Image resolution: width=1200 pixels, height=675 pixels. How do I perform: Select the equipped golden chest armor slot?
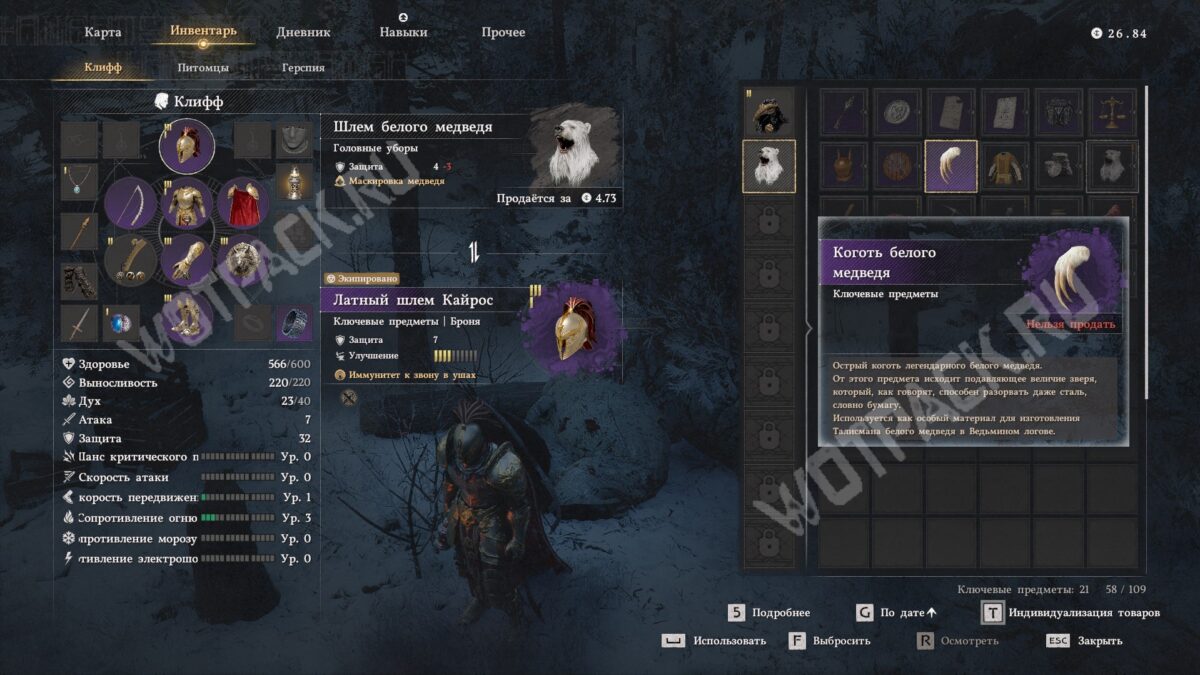(186, 203)
